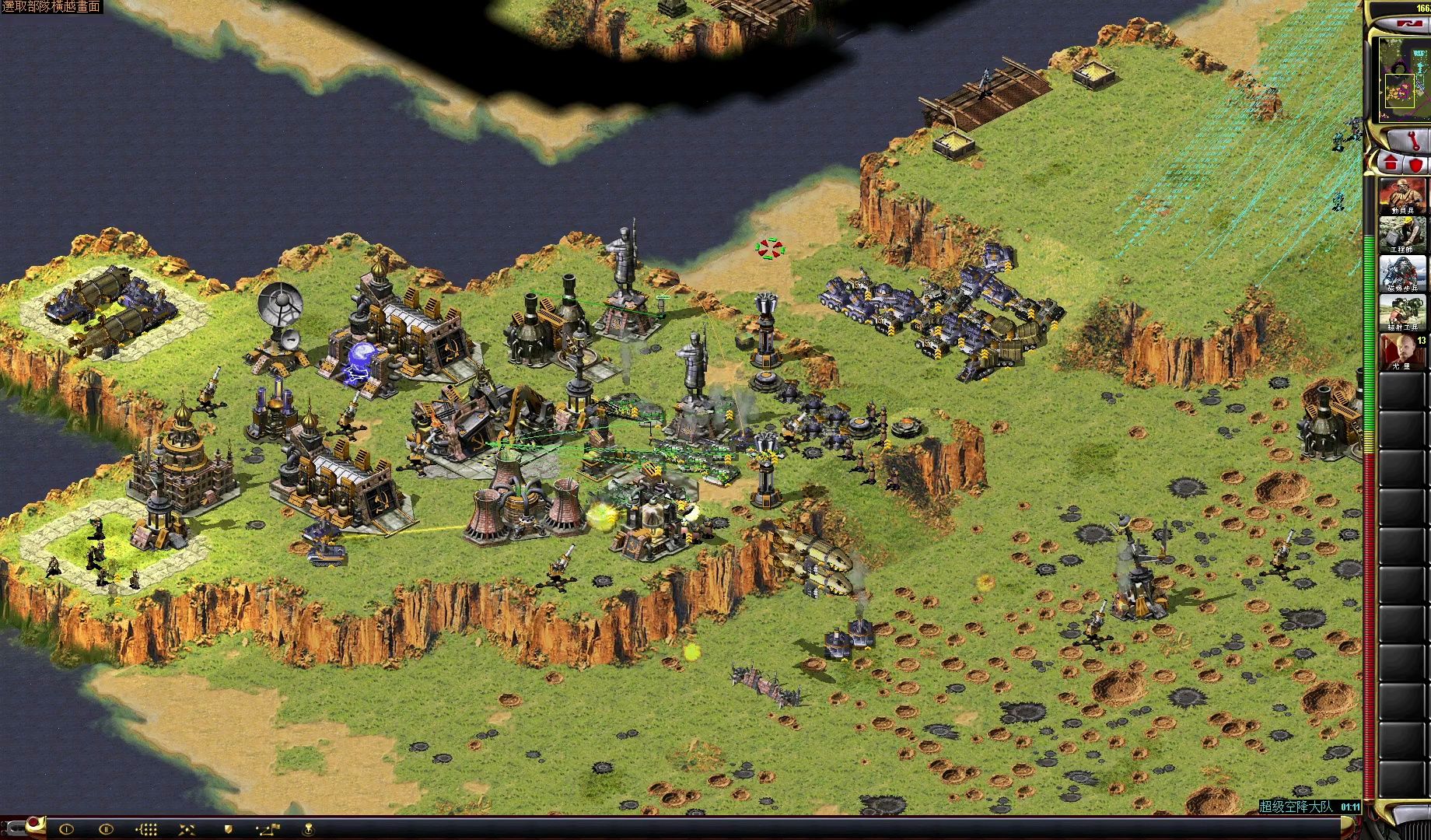Select control group II button
Screen dimensions: 1431x840
[x=107, y=829]
